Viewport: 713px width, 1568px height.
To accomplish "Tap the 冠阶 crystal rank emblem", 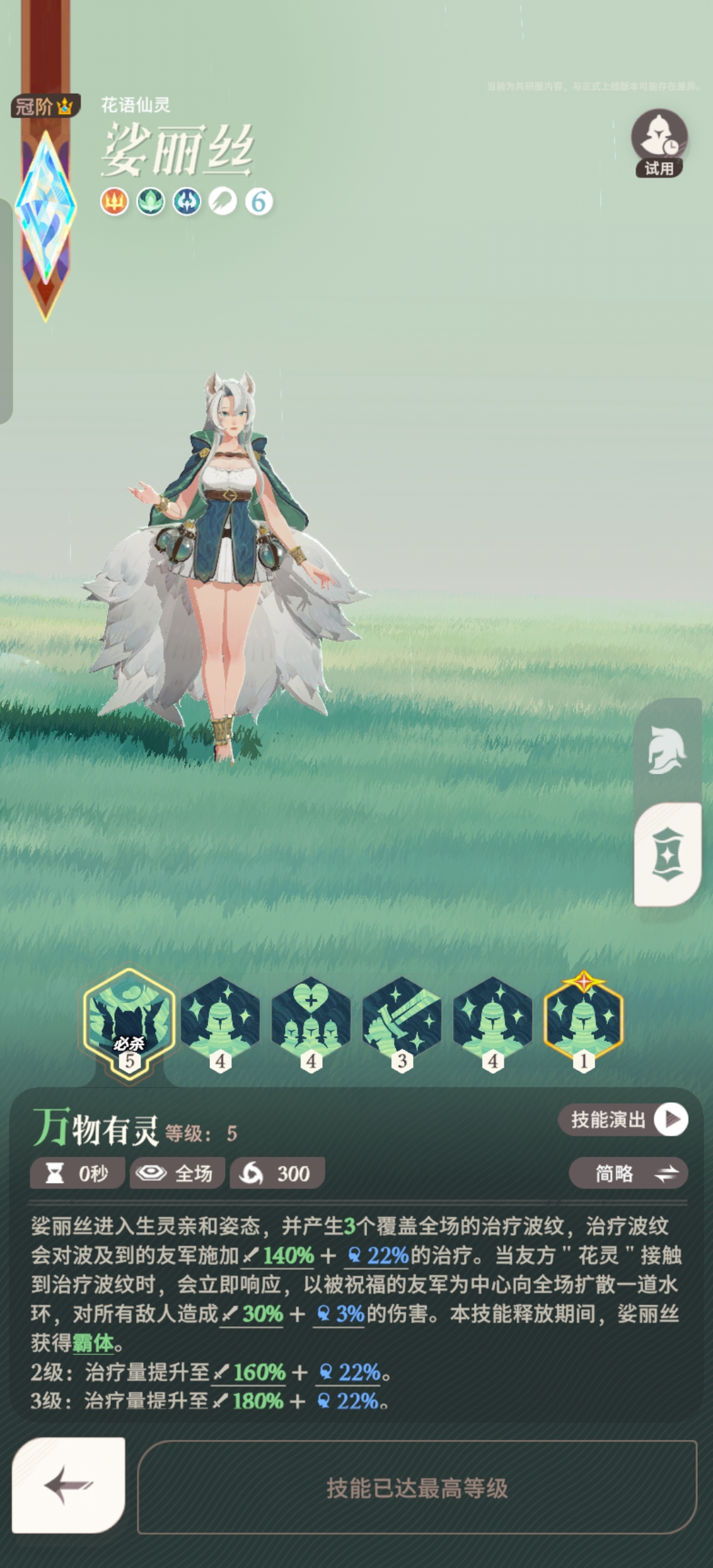I will [x=46, y=211].
